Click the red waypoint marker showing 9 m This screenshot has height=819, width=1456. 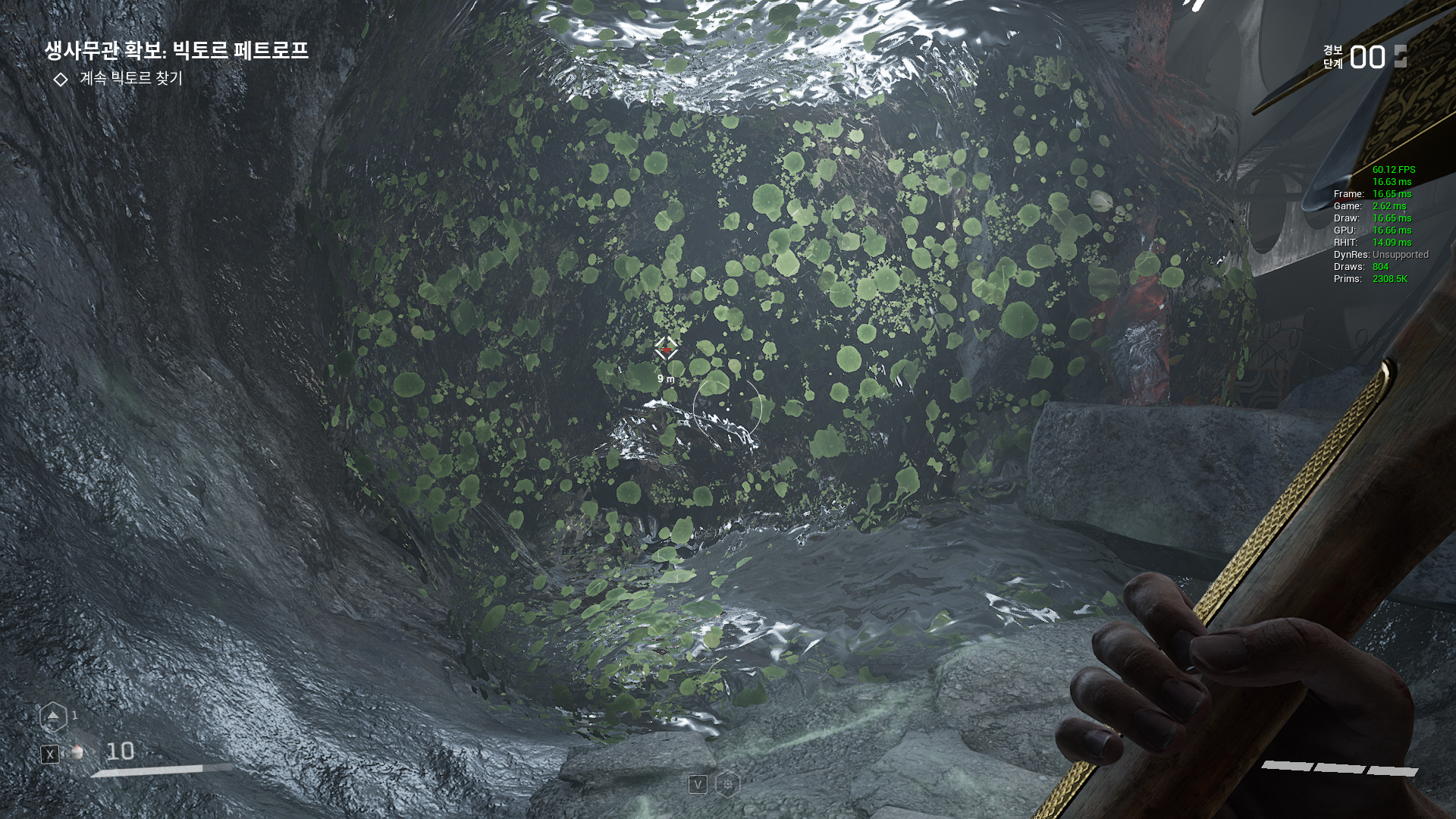[667, 350]
